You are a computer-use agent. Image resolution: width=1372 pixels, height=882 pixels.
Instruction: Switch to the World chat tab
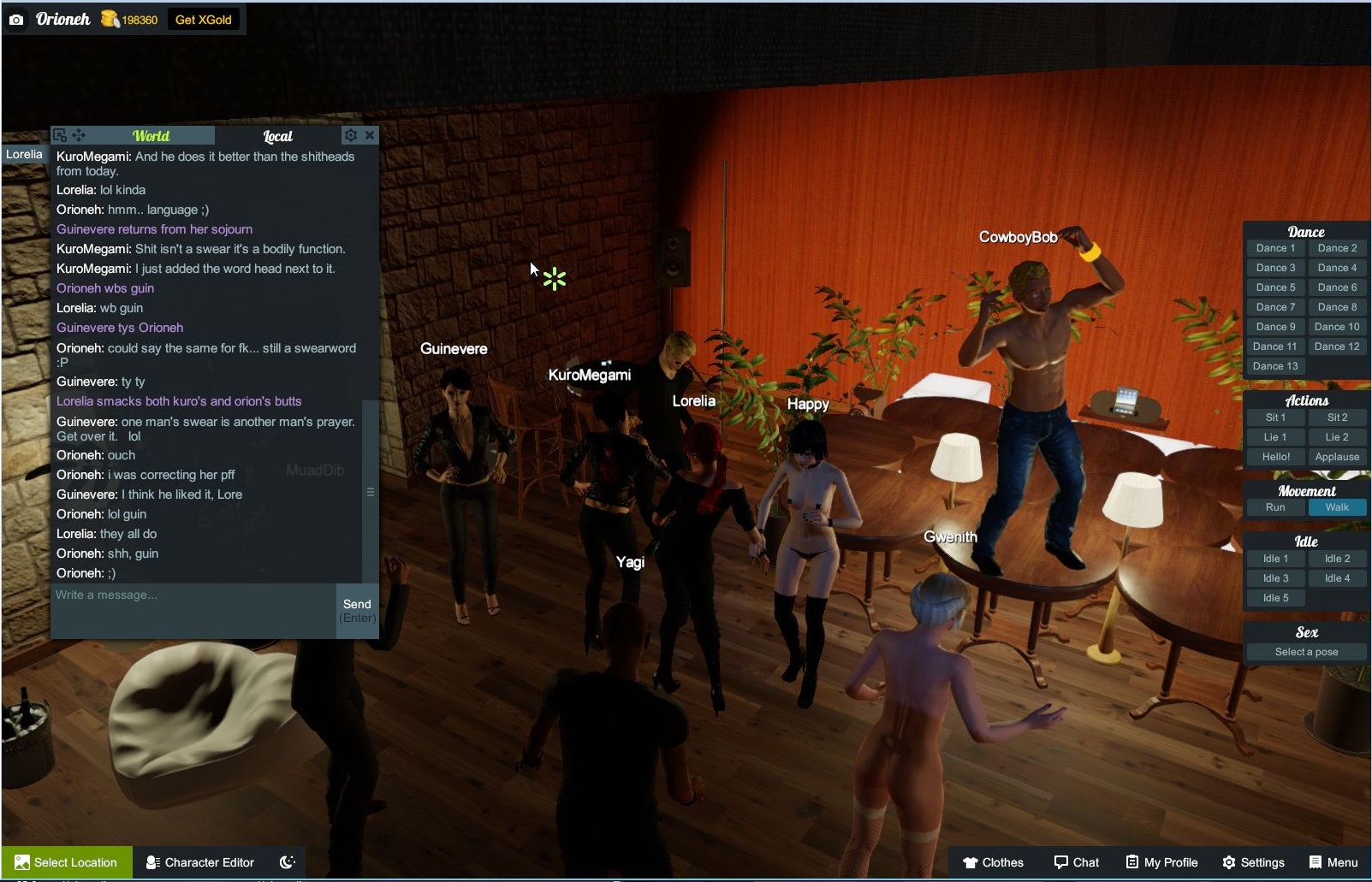[151, 135]
